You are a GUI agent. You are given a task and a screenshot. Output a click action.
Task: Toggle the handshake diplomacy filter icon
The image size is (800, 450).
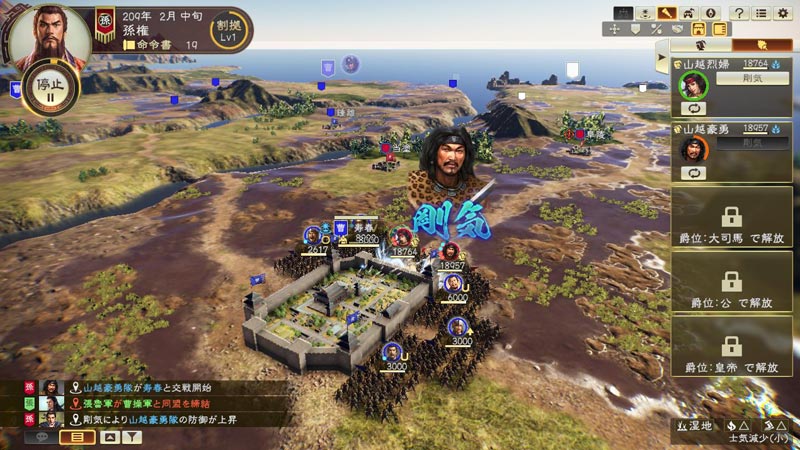click(678, 29)
